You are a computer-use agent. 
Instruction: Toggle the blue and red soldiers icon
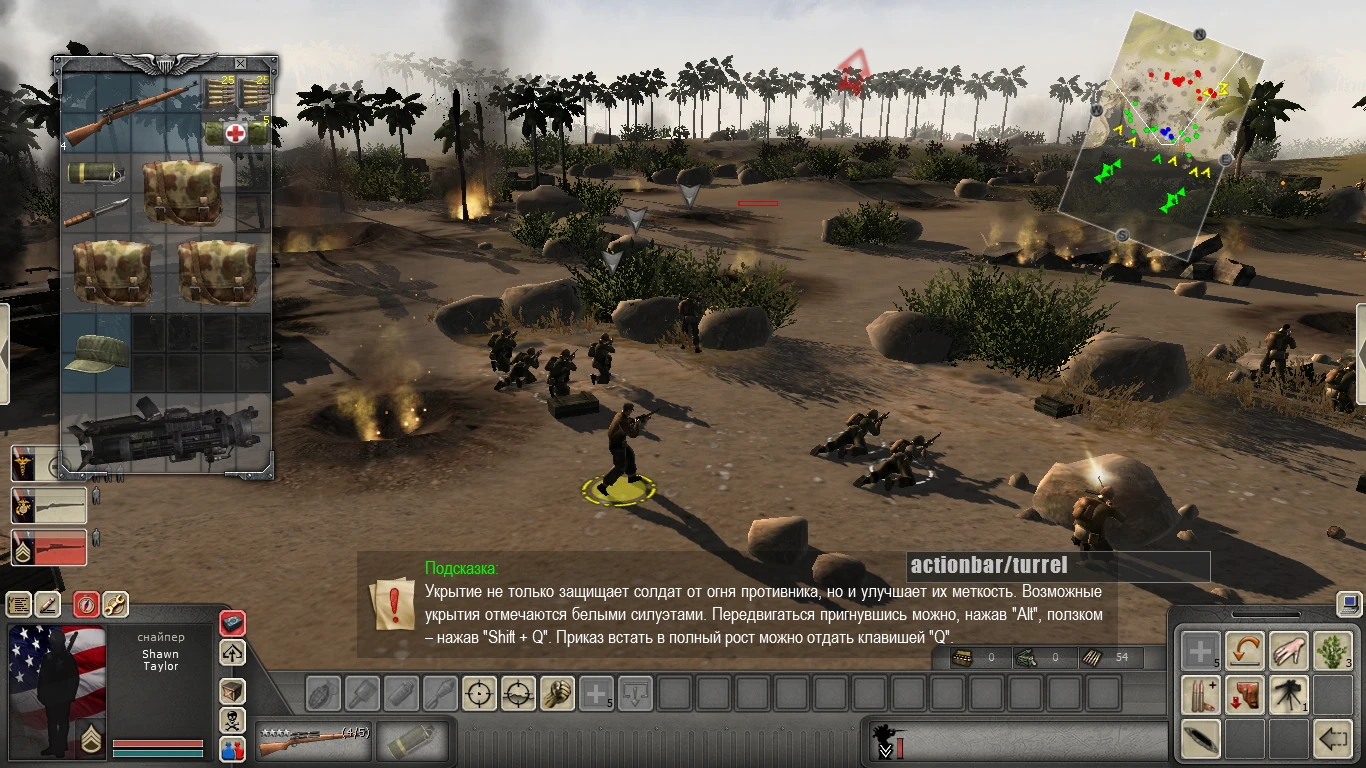click(x=233, y=750)
